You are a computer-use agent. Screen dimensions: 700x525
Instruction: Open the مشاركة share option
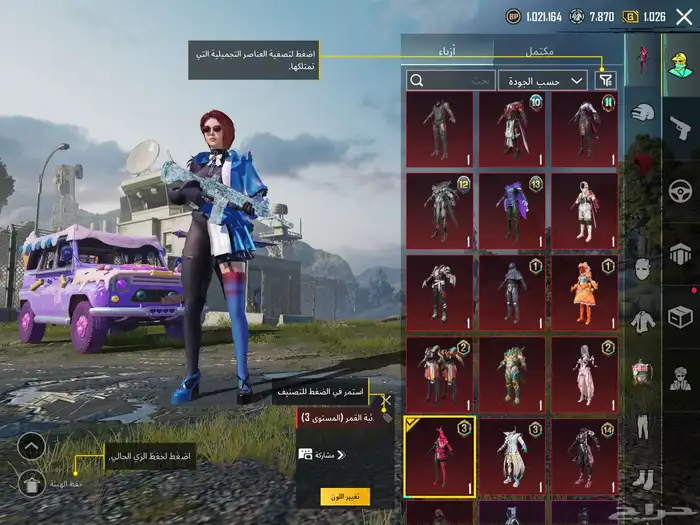[x=322, y=454]
